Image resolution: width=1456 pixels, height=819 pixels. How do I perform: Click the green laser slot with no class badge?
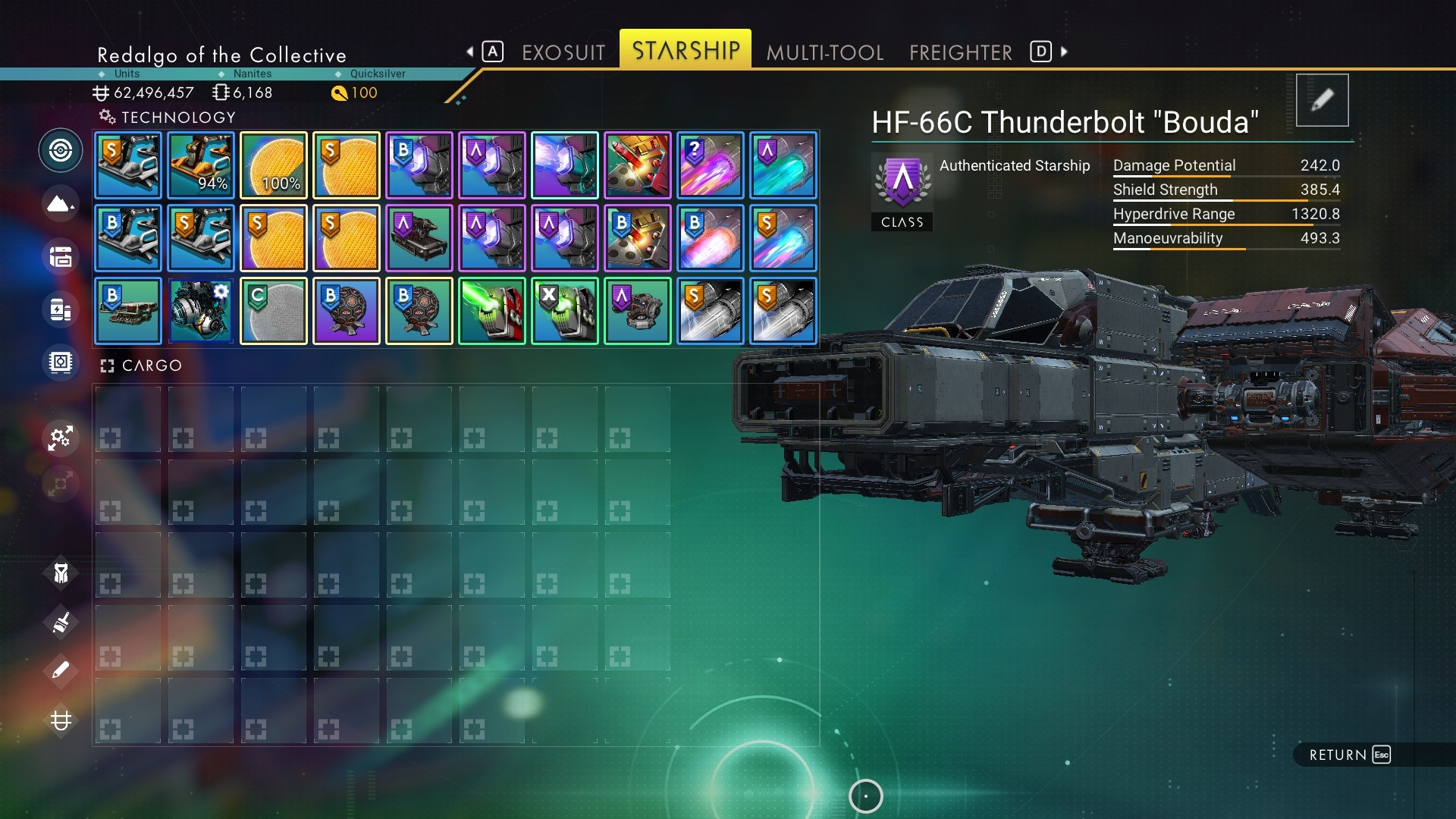(x=492, y=311)
